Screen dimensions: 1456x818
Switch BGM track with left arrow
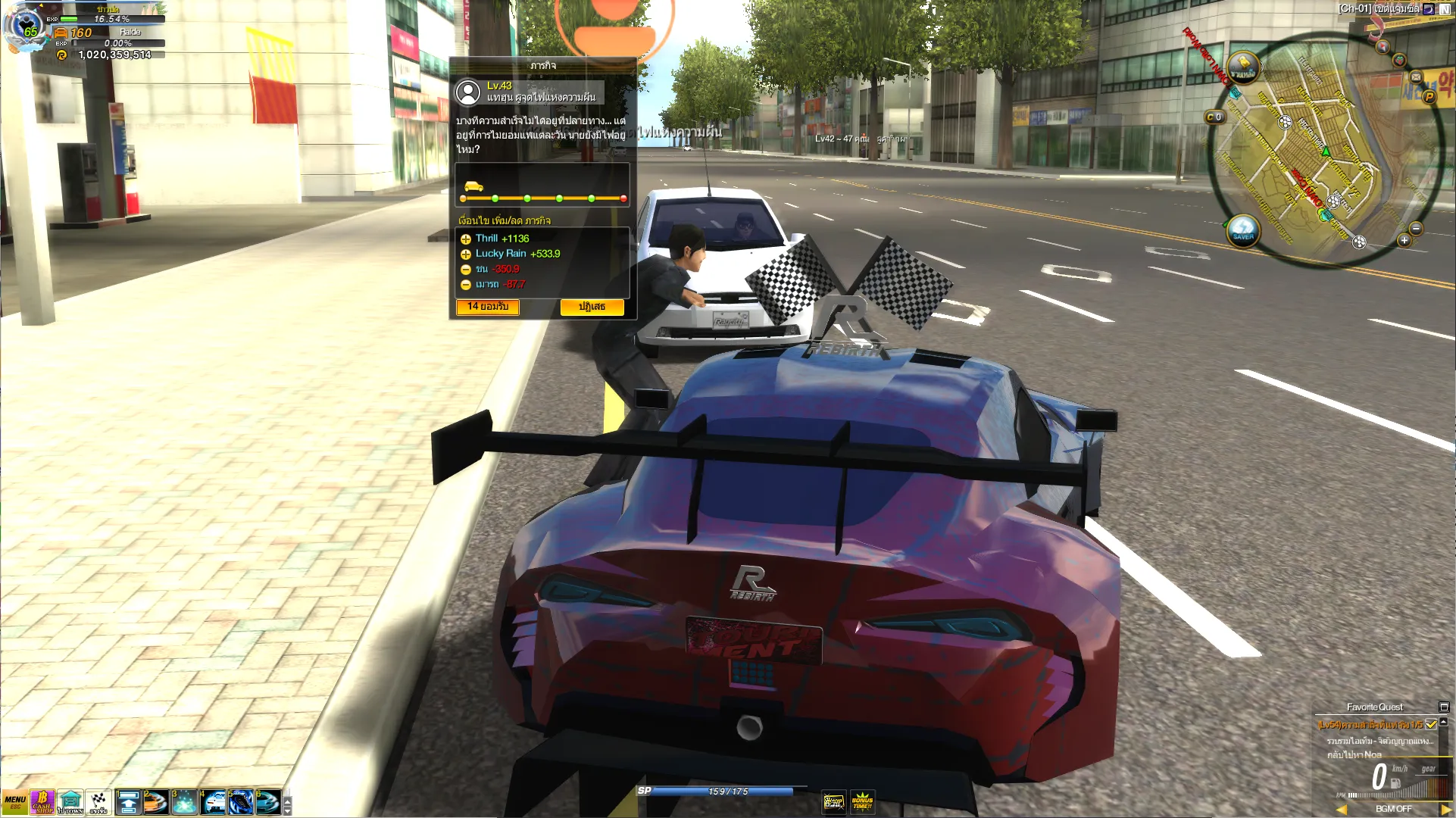pyautogui.click(x=1342, y=810)
